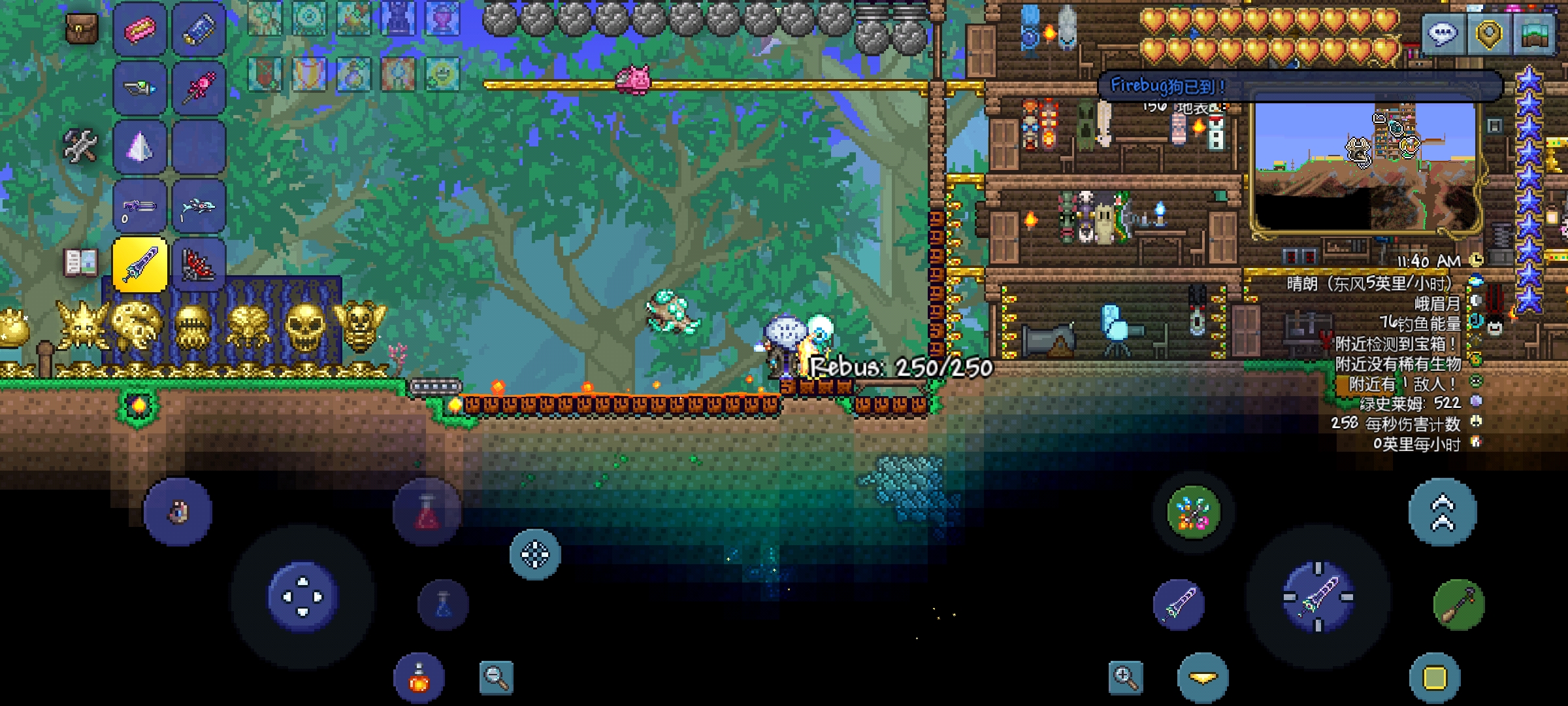Select the white crystal prism hotbar slot
This screenshot has height=706, width=1568.
[x=140, y=147]
